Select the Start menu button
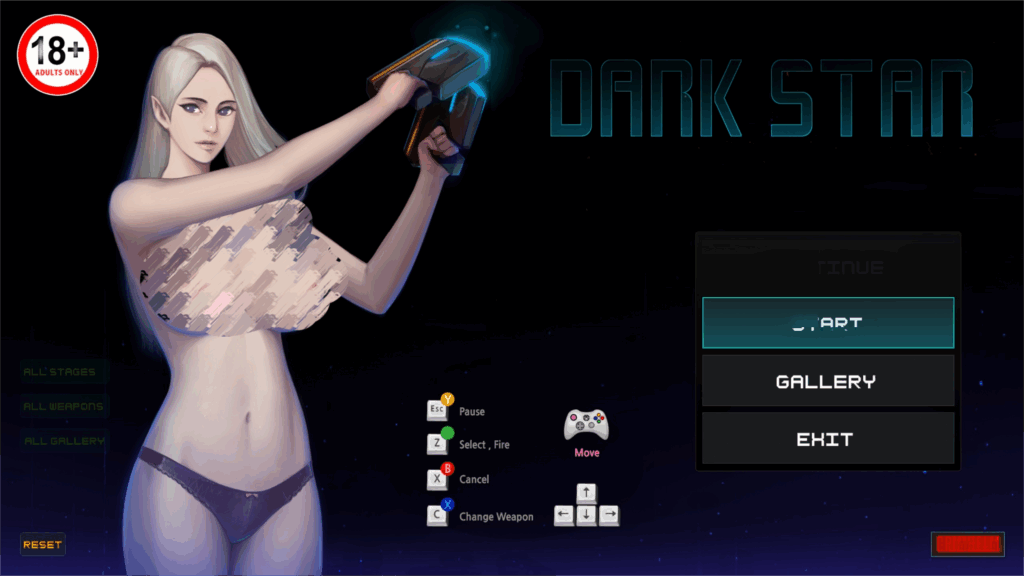The height and width of the screenshot is (576, 1024). (x=827, y=323)
